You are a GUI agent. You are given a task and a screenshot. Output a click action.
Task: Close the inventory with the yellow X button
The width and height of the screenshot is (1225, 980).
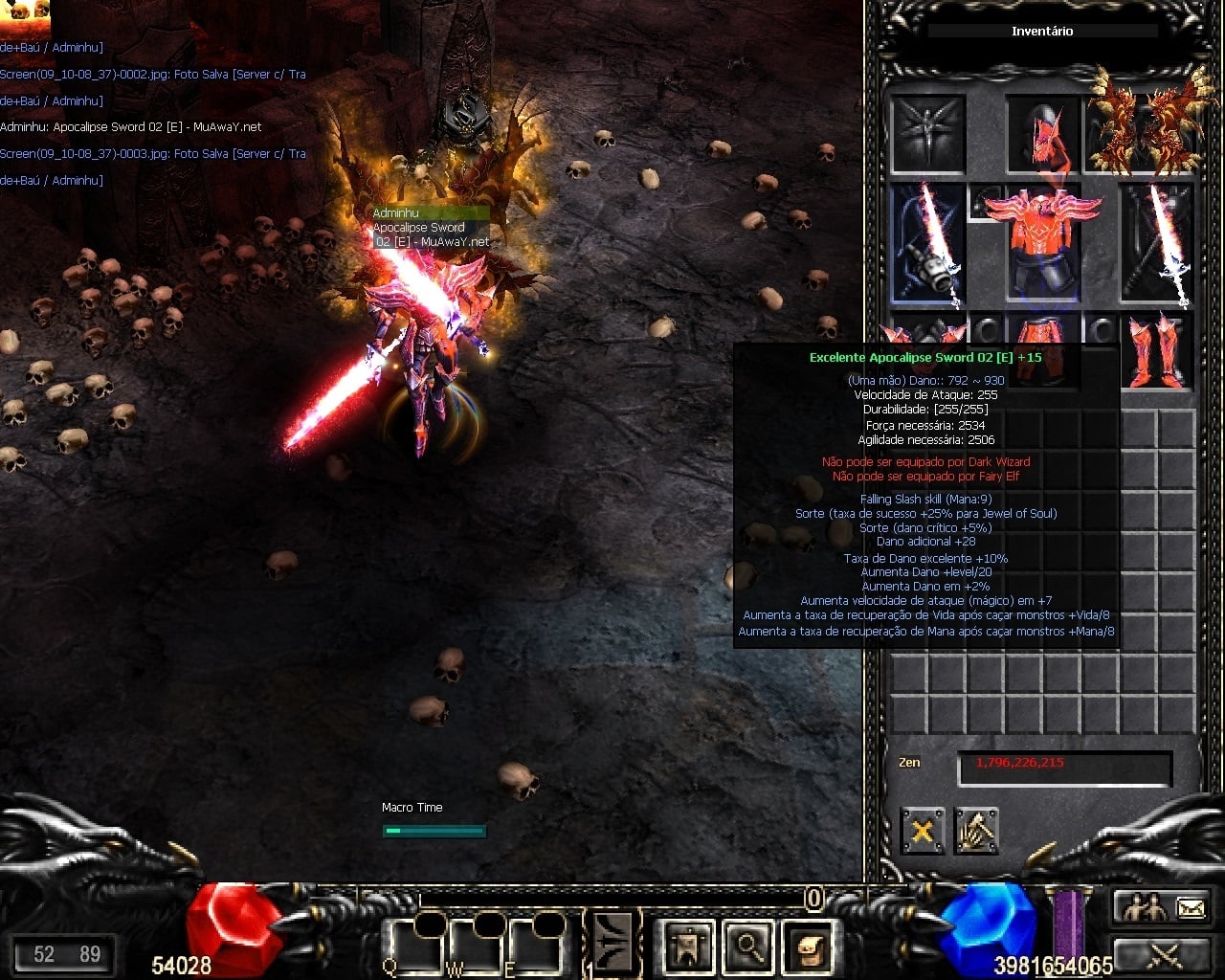click(923, 831)
